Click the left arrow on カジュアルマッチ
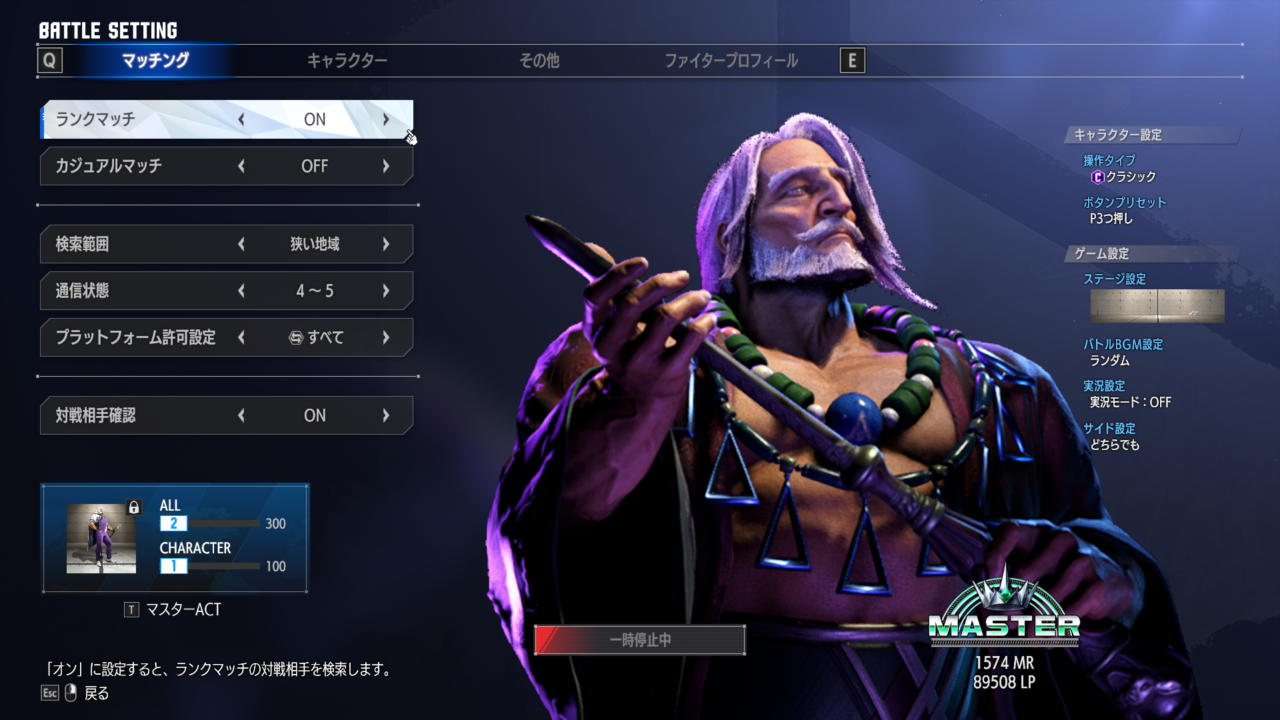 (x=241, y=166)
